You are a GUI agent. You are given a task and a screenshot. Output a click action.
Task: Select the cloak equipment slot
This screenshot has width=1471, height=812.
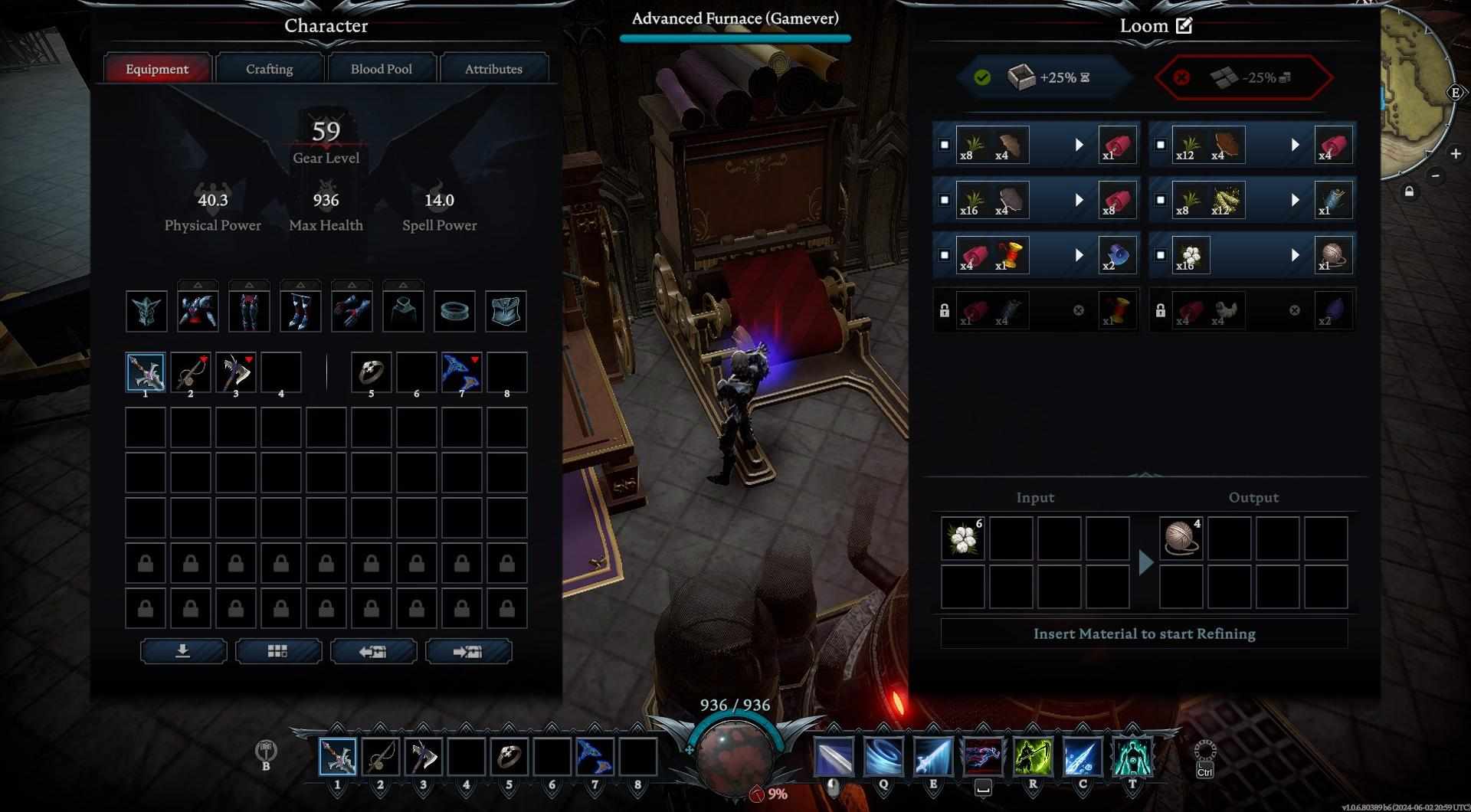[403, 311]
